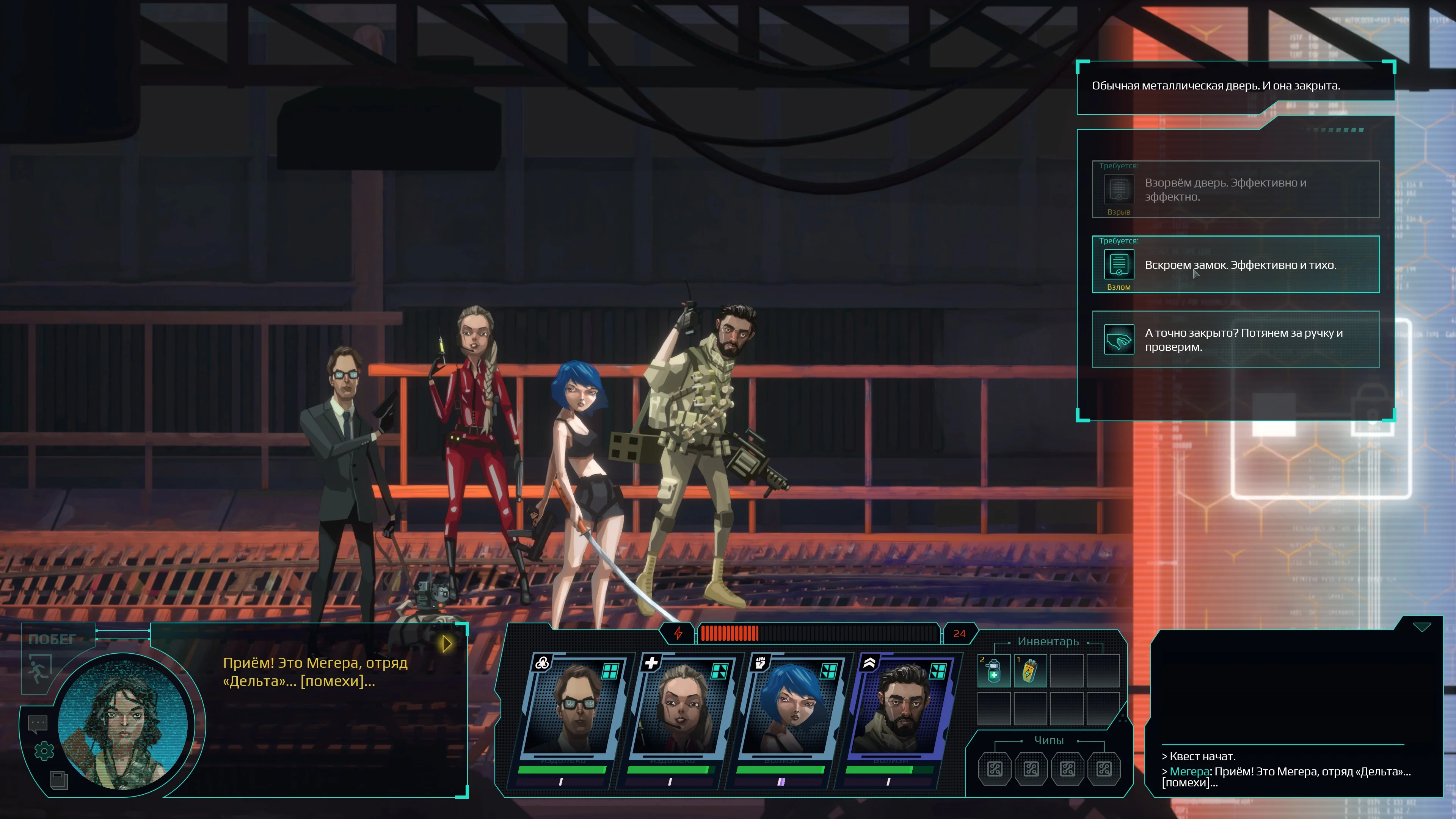This screenshot has height=819, width=1456.
Task: Open the speech bubble dialogue log
Action: (38, 723)
